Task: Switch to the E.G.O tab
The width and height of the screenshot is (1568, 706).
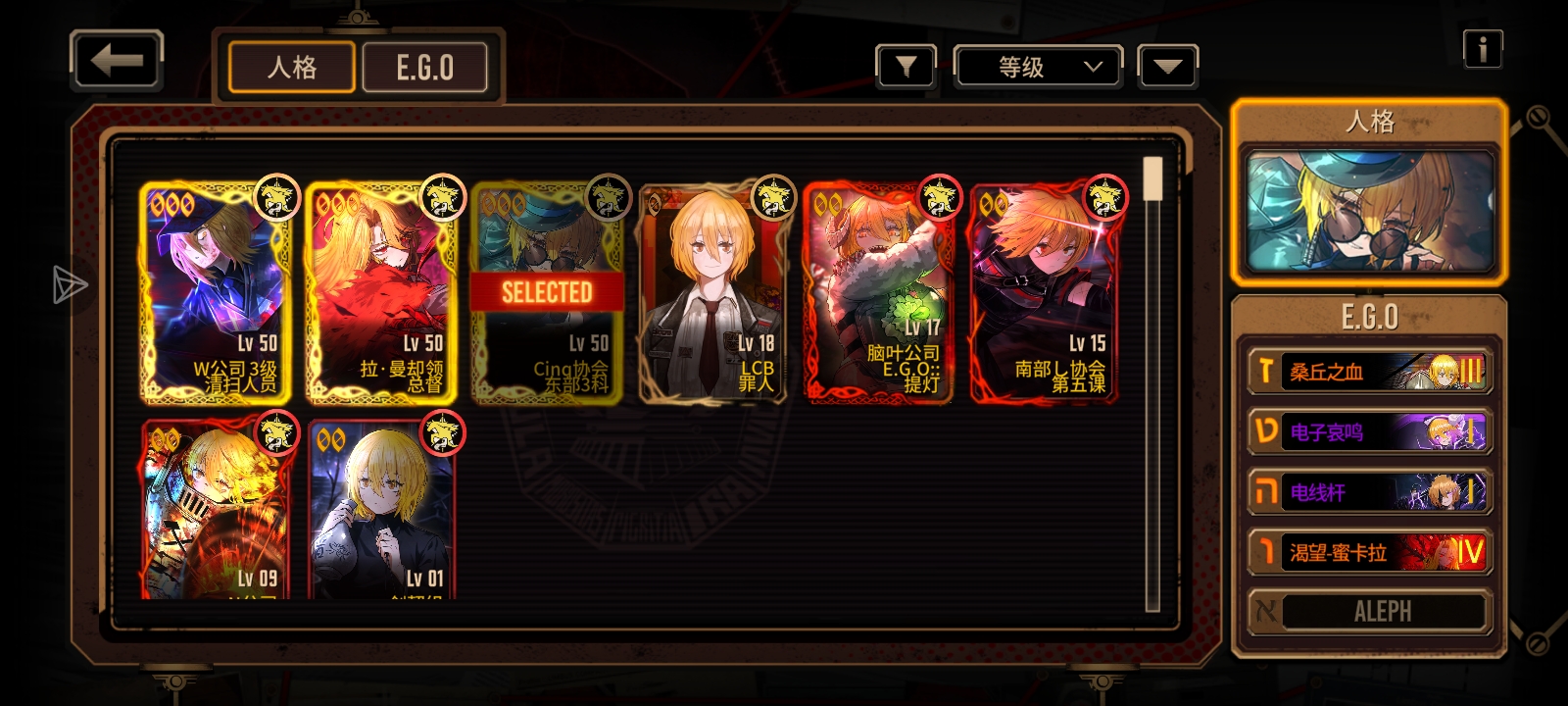Action: pos(424,68)
